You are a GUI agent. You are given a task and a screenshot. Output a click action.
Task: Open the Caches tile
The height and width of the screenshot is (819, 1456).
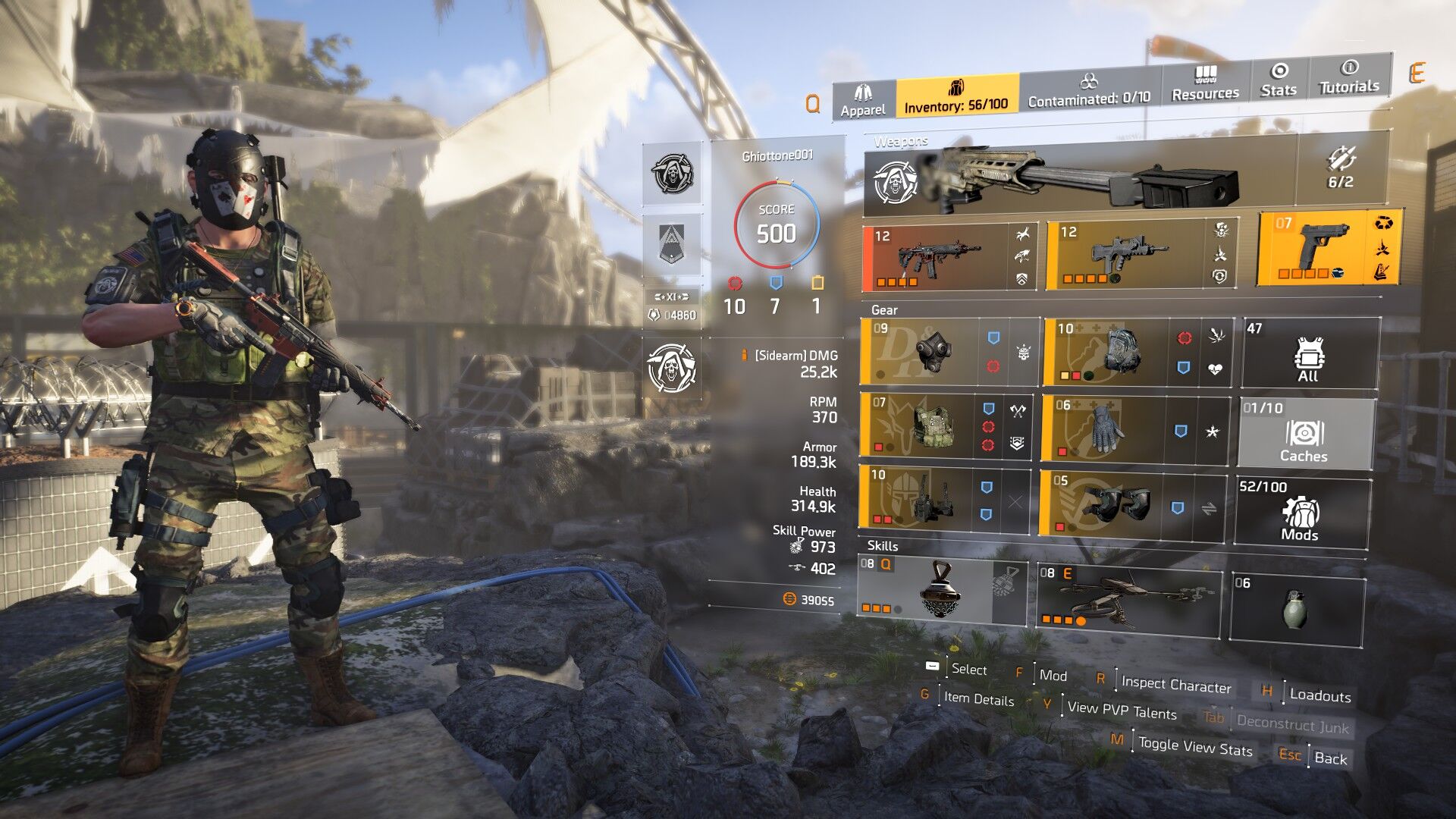[x=1304, y=435]
